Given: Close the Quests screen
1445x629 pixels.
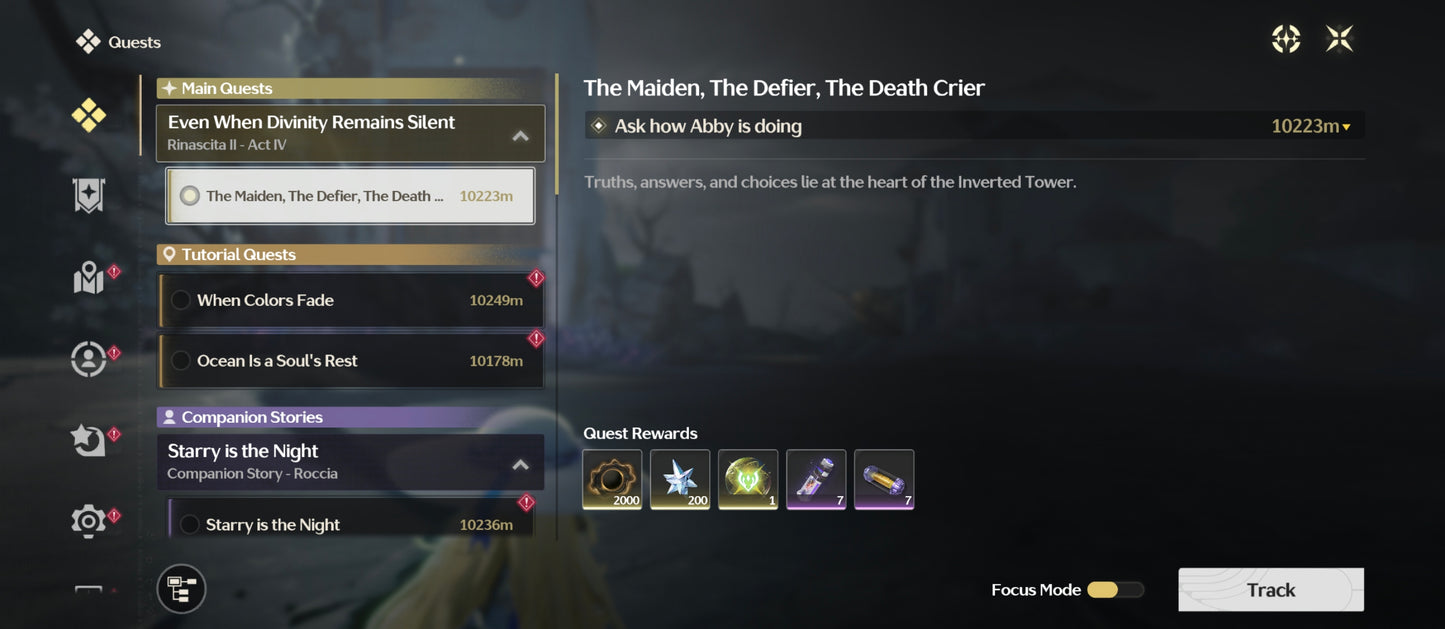Looking at the screenshot, I should (1339, 39).
